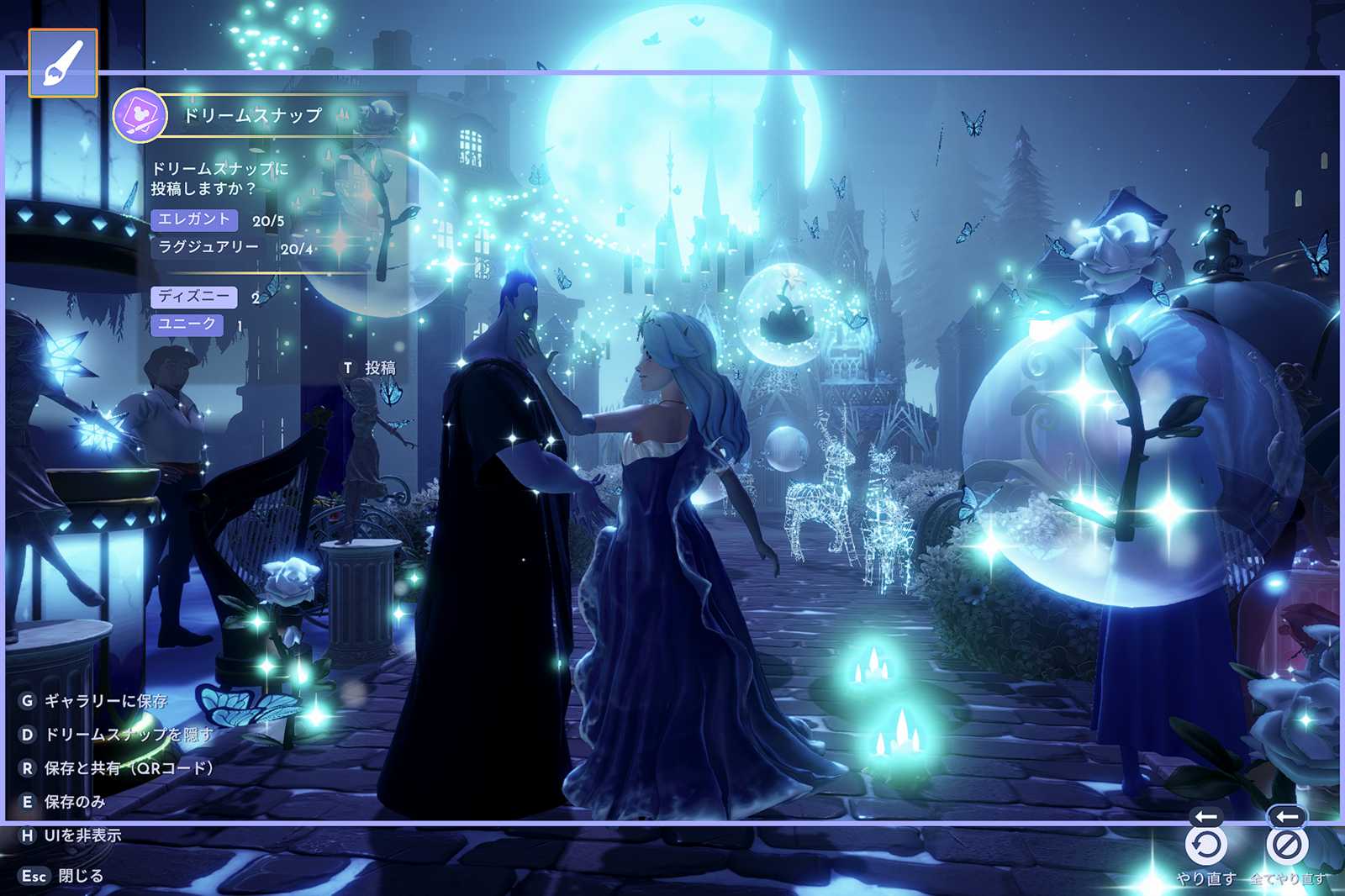Choose ギャラリーに保存 to save to gallery
This screenshot has height=896, width=1345.
94,701
